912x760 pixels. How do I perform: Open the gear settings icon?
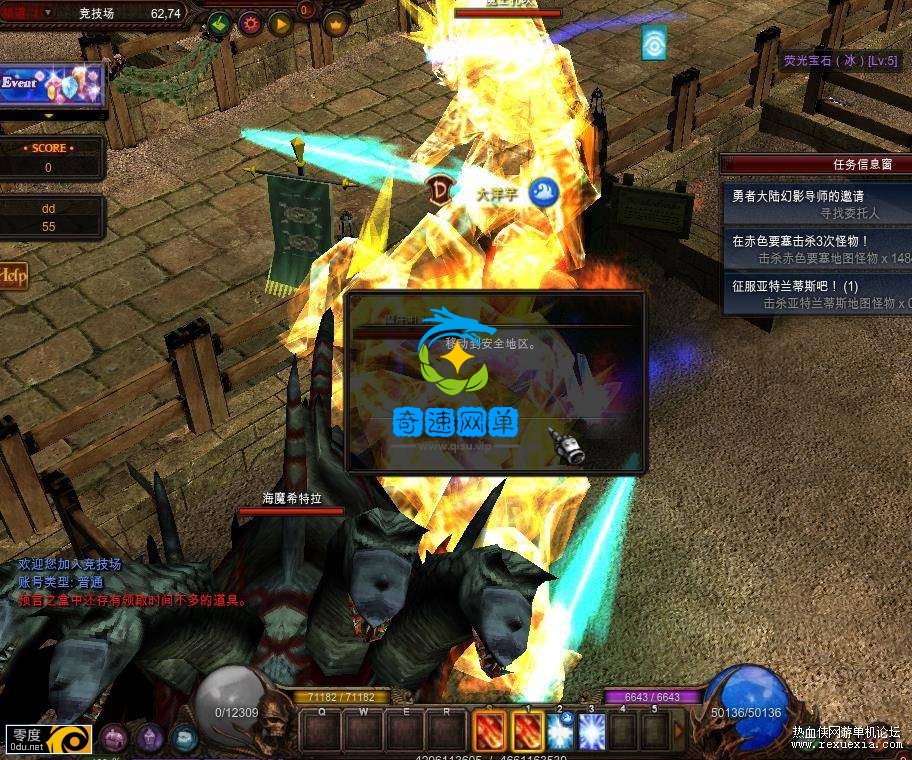[249, 22]
